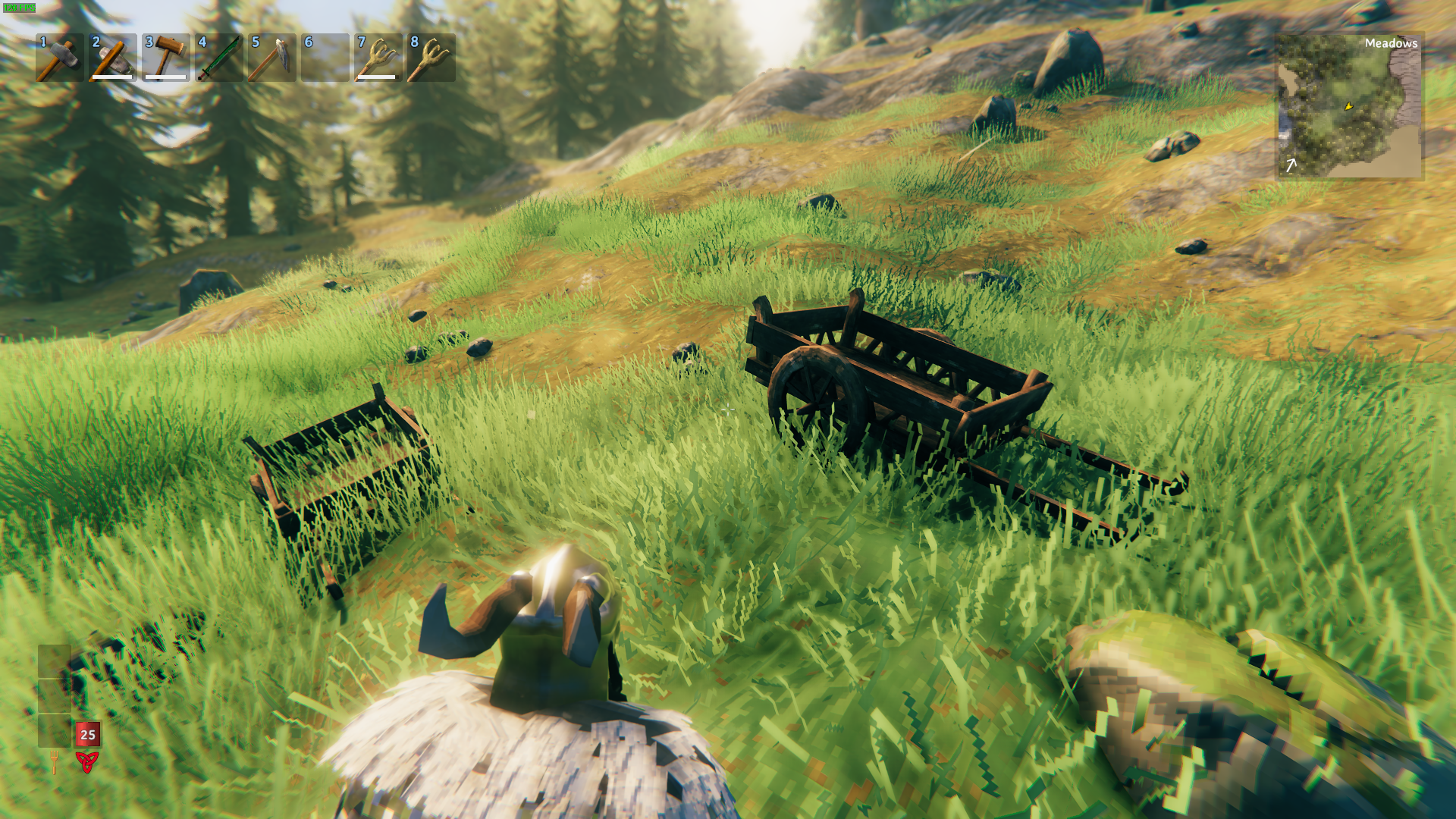Equip the green sword in slot 4
This screenshot has width=1456, height=819.
point(218,58)
